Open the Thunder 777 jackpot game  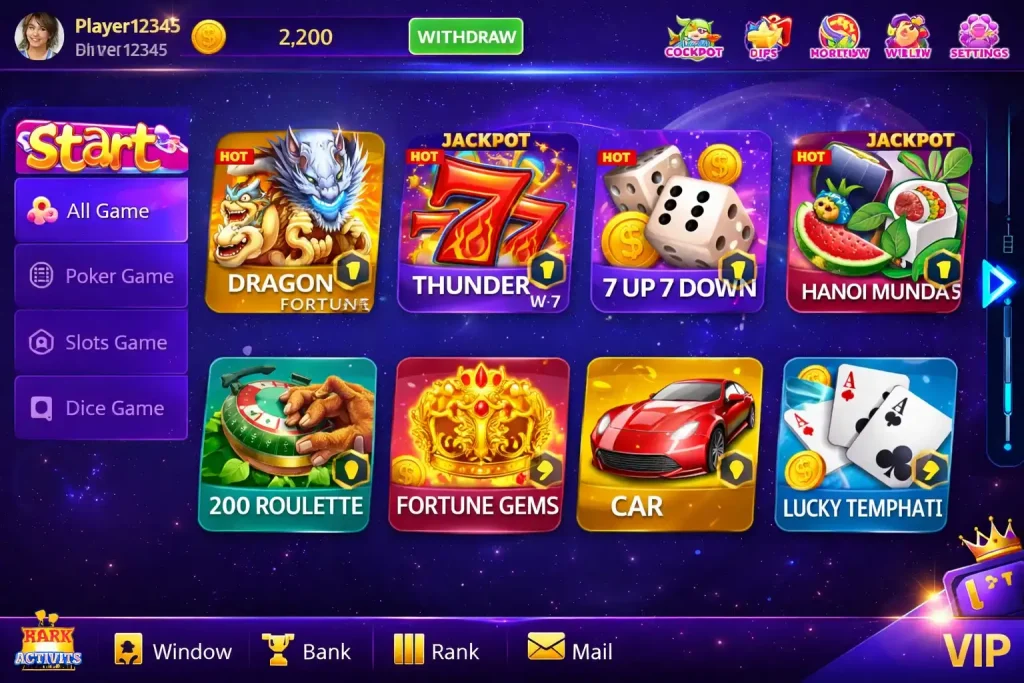click(488, 222)
